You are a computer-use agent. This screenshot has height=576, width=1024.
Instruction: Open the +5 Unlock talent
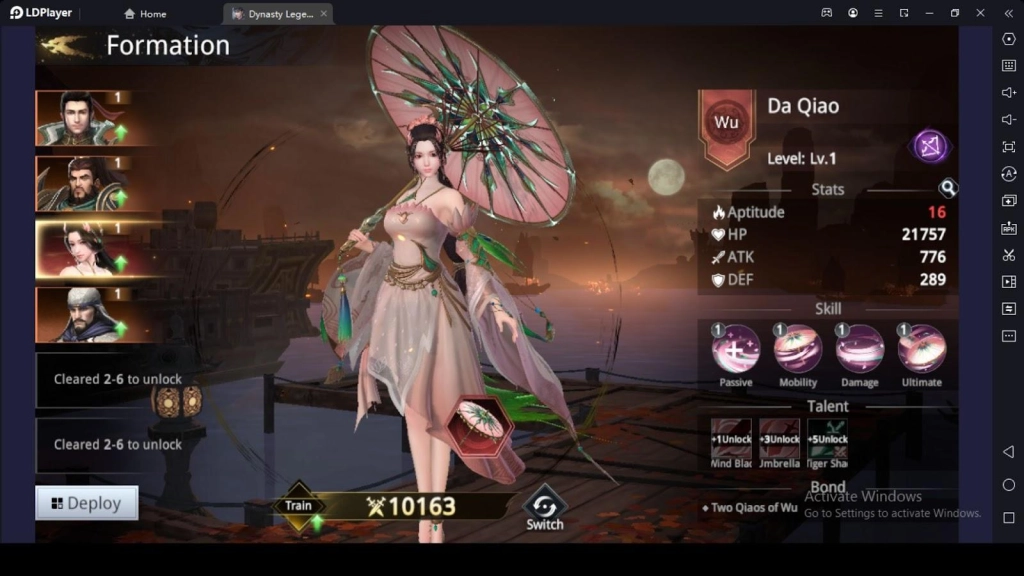[827, 444]
